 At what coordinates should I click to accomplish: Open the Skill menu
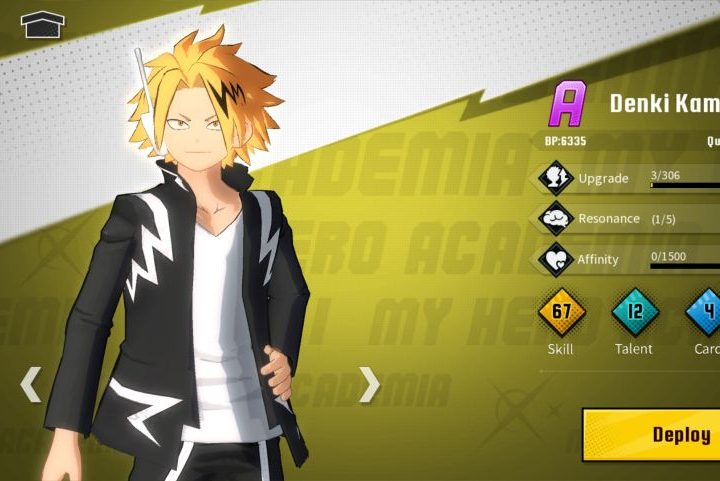[x=561, y=312]
